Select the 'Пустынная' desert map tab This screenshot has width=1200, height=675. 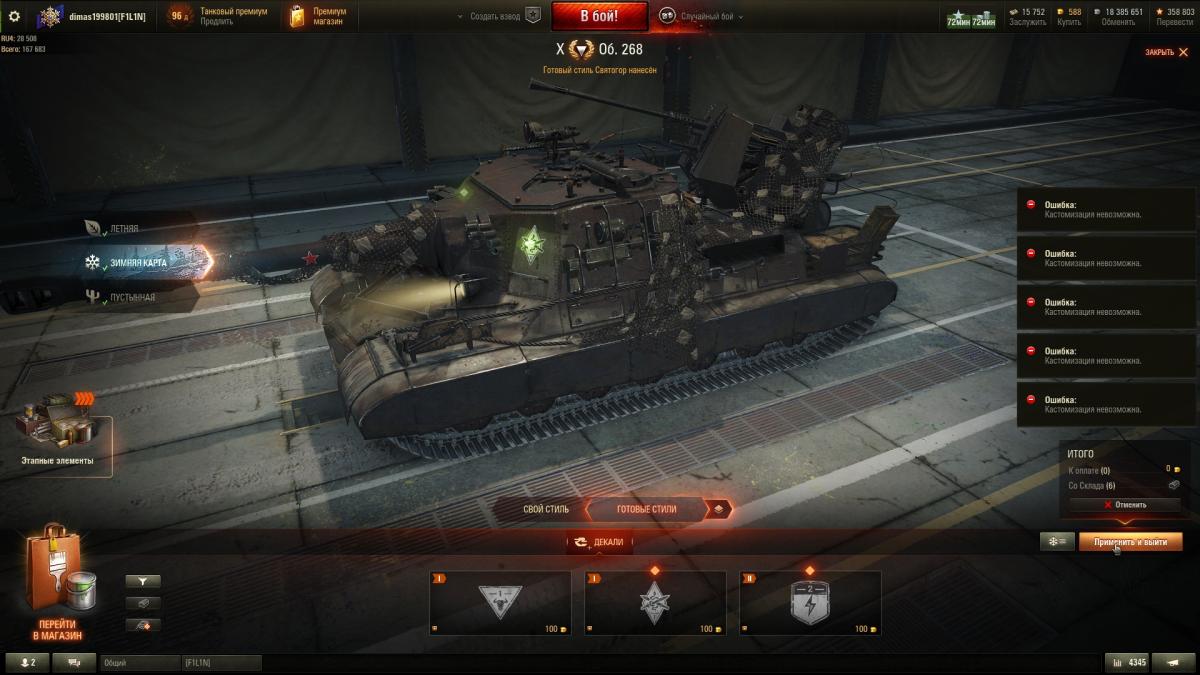tap(128, 297)
